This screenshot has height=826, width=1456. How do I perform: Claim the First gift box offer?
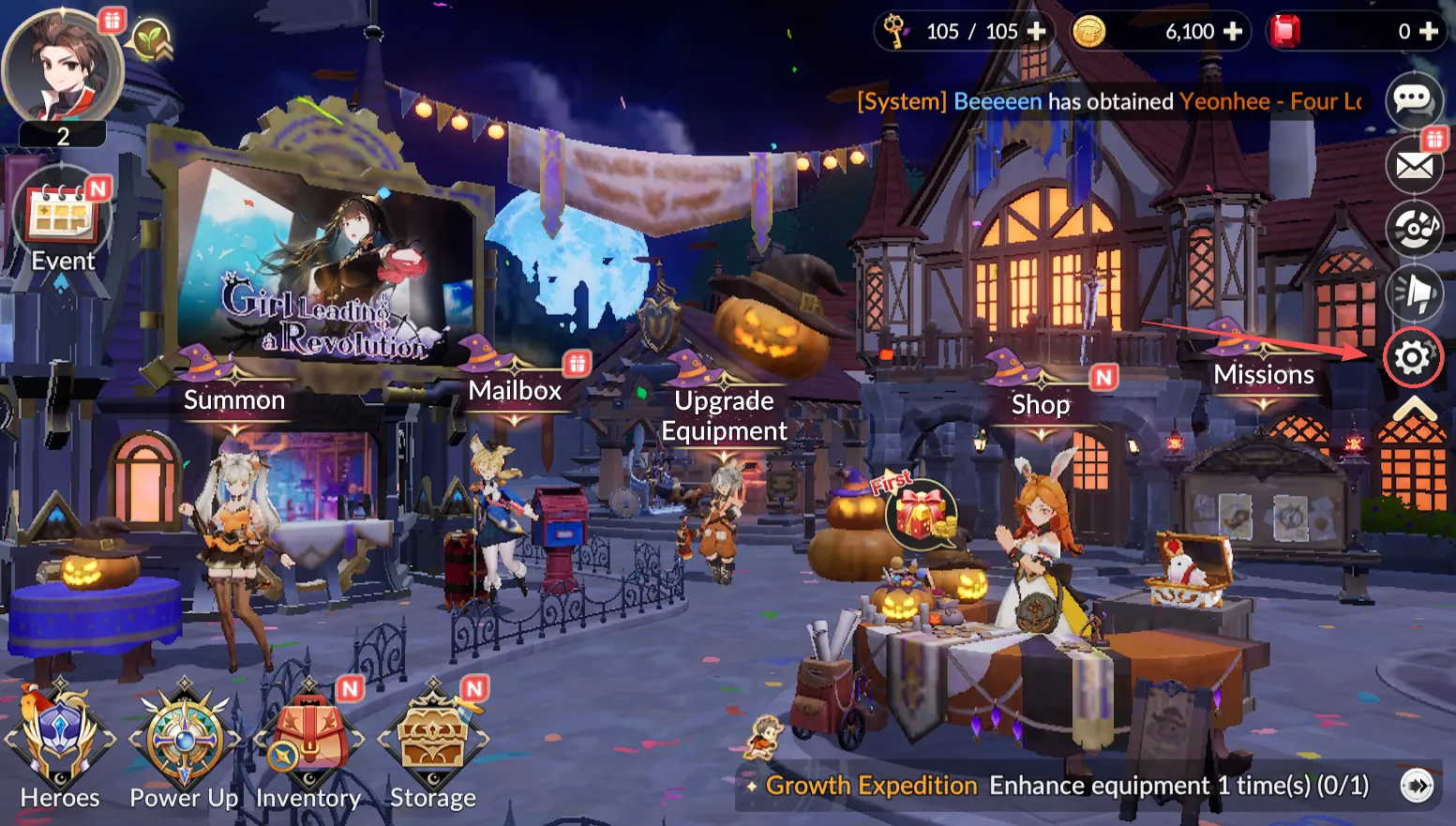[x=921, y=516]
